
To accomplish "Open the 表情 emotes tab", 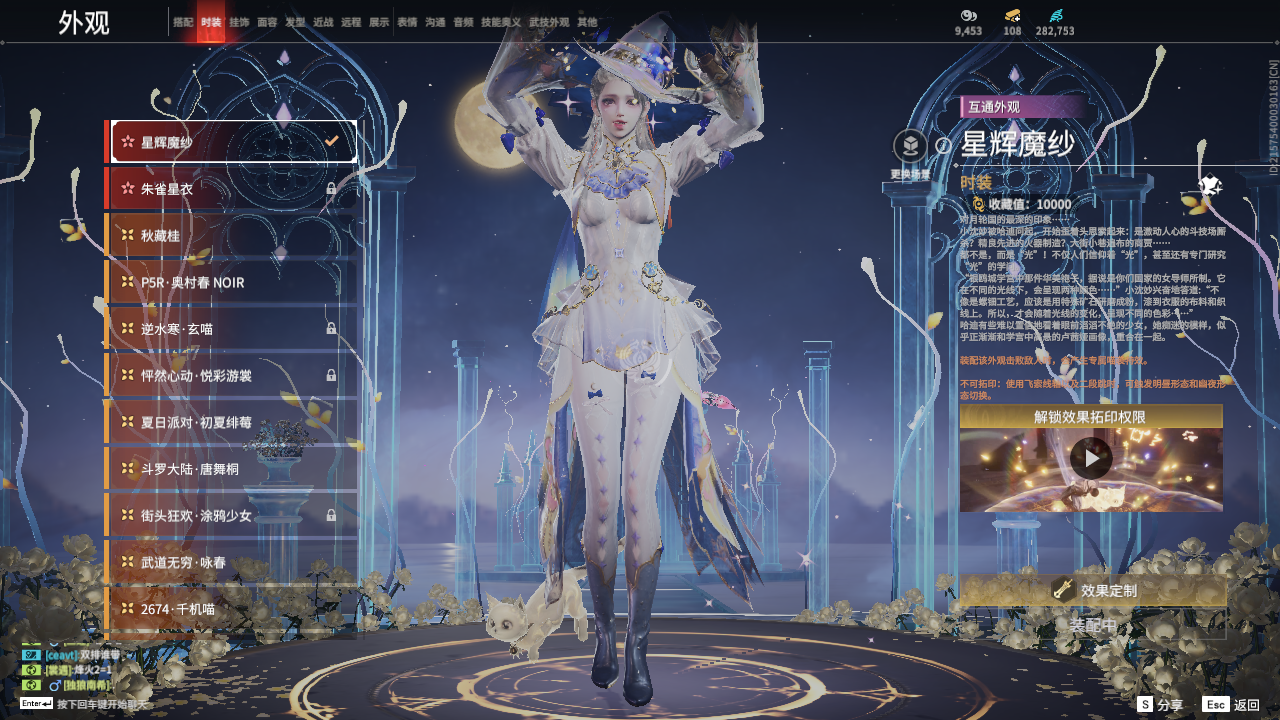I will (x=407, y=22).
